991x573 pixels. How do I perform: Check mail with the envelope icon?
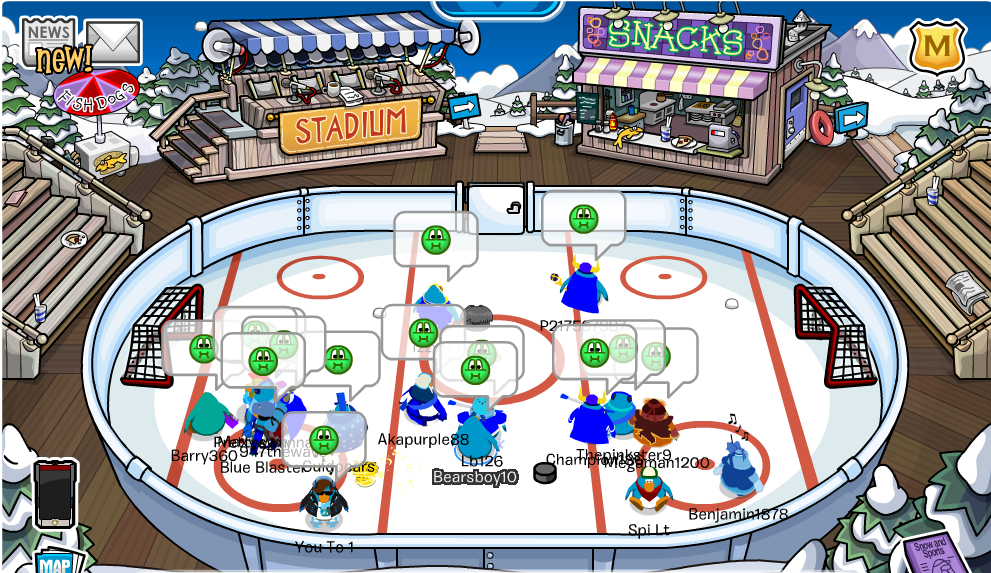coord(113,40)
